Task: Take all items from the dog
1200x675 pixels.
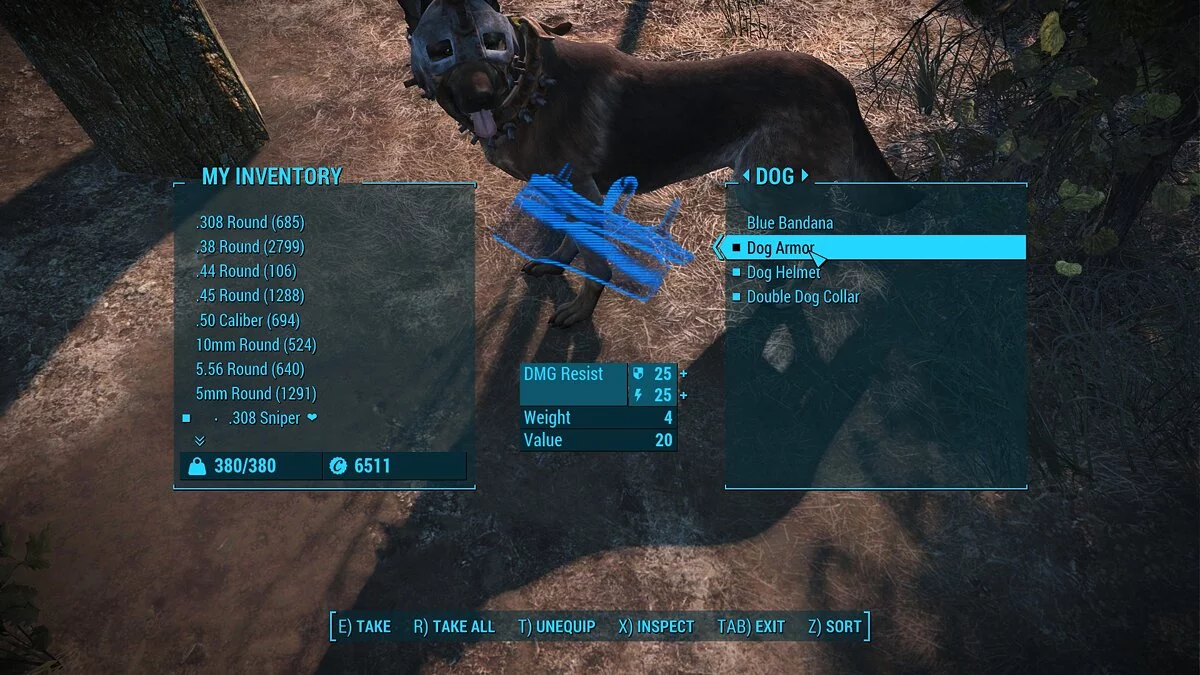Action: point(454,627)
